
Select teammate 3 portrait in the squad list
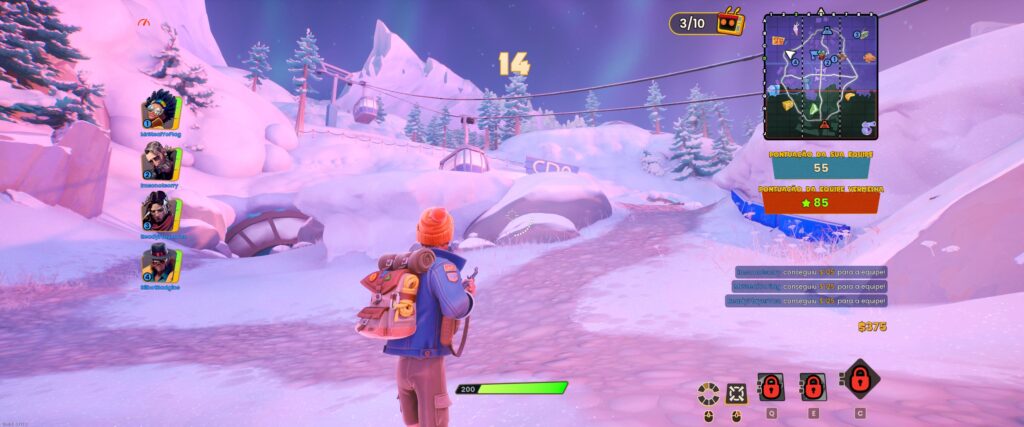click(x=160, y=213)
